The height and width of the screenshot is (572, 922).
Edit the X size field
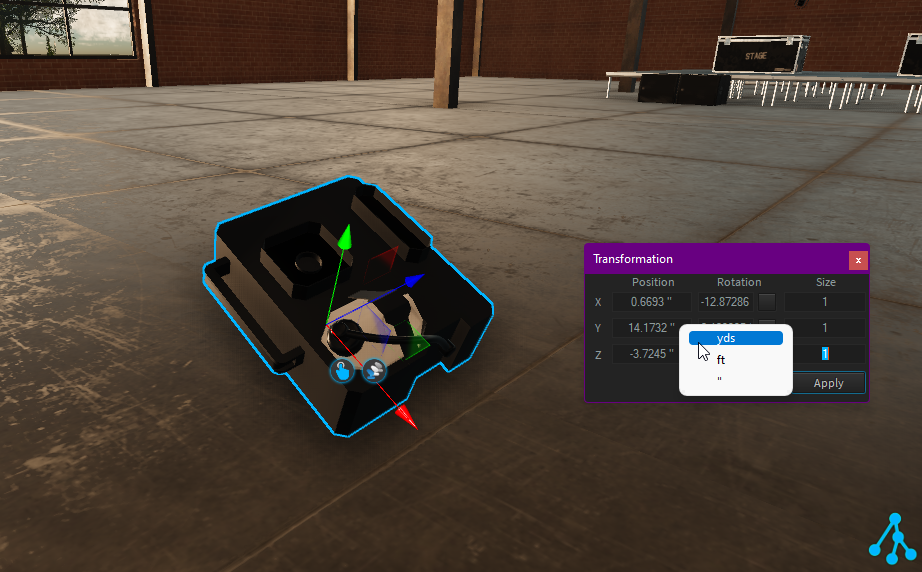click(825, 302)
